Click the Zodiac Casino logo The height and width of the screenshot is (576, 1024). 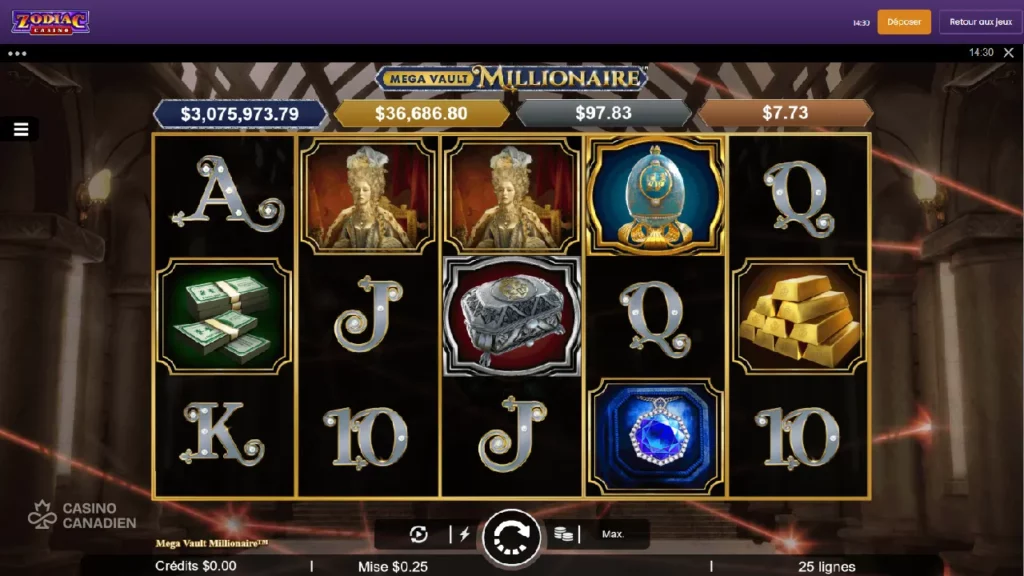point(50,22)
